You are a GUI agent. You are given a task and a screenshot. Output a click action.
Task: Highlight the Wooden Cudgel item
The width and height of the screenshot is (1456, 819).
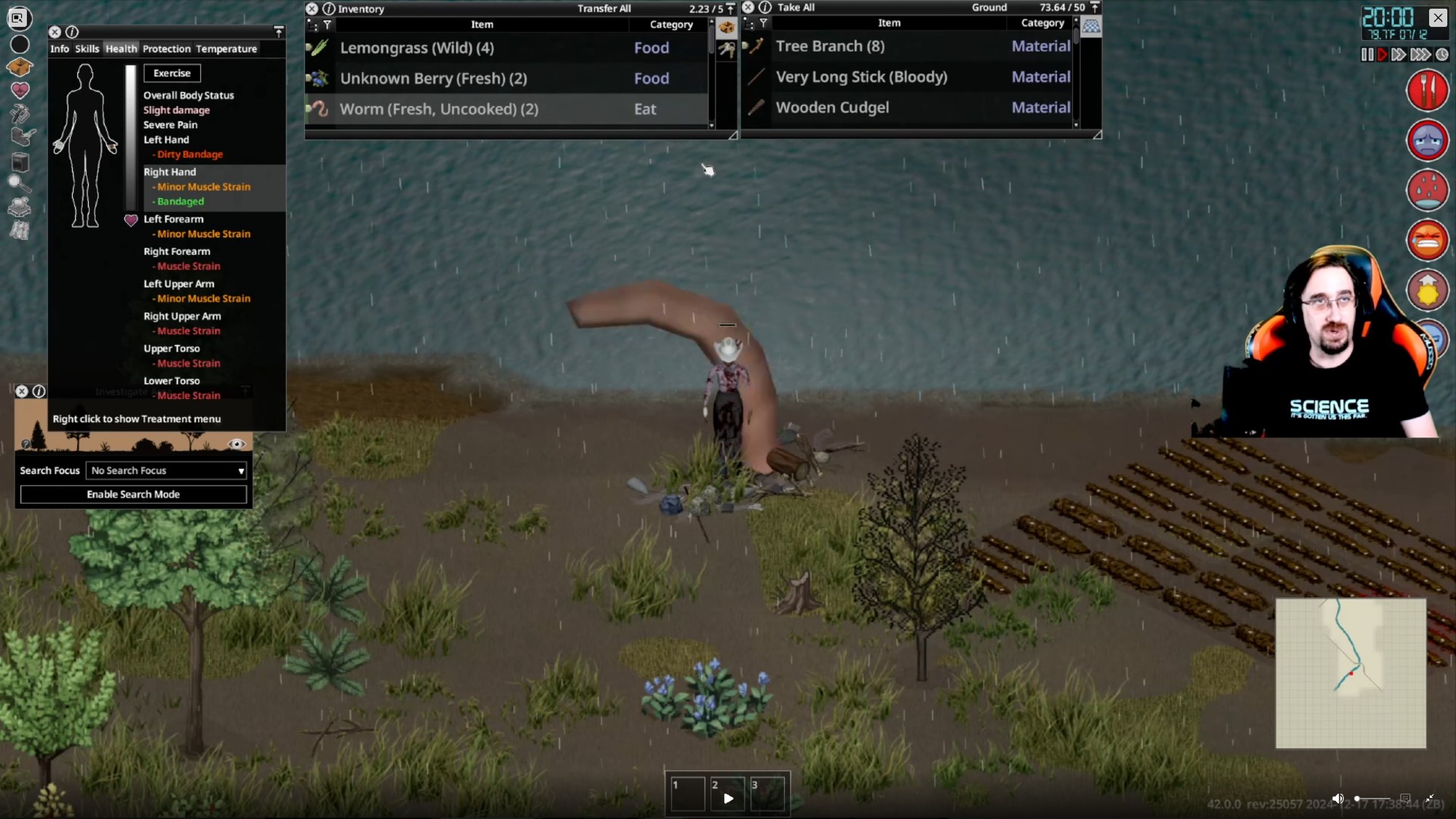832,108
